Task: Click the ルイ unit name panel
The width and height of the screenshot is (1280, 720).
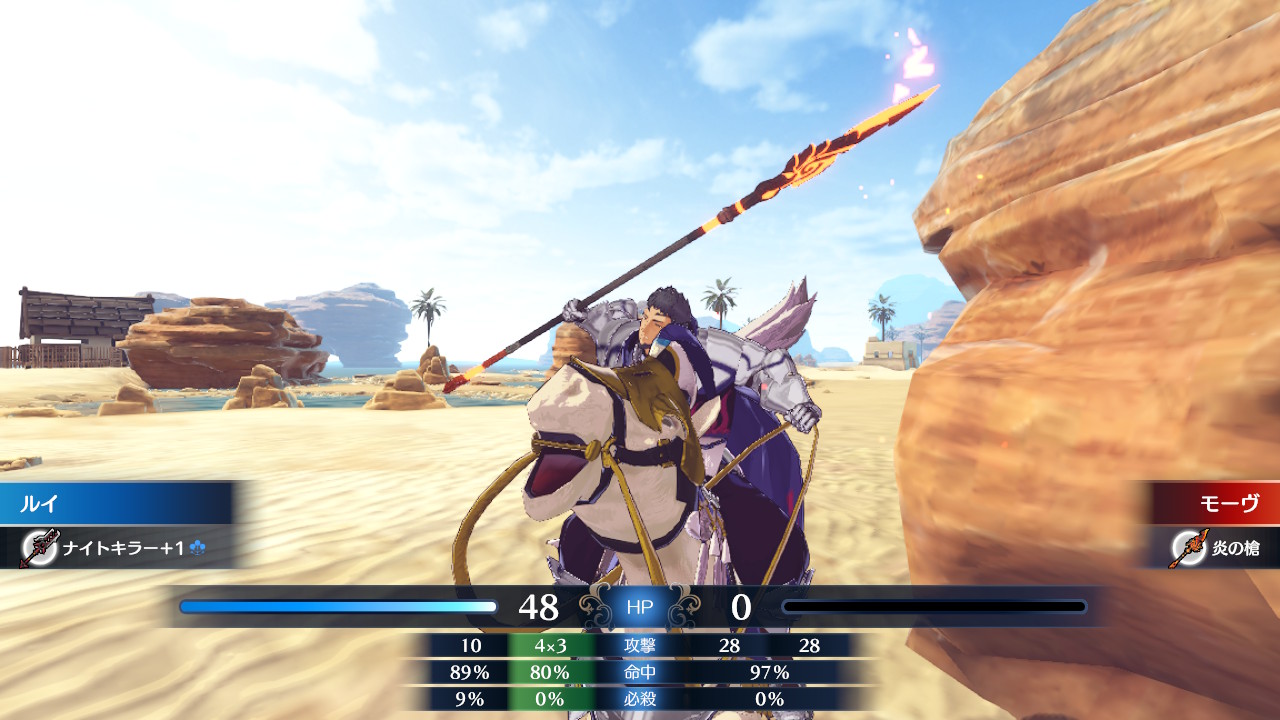Action: tap(115, 503)
